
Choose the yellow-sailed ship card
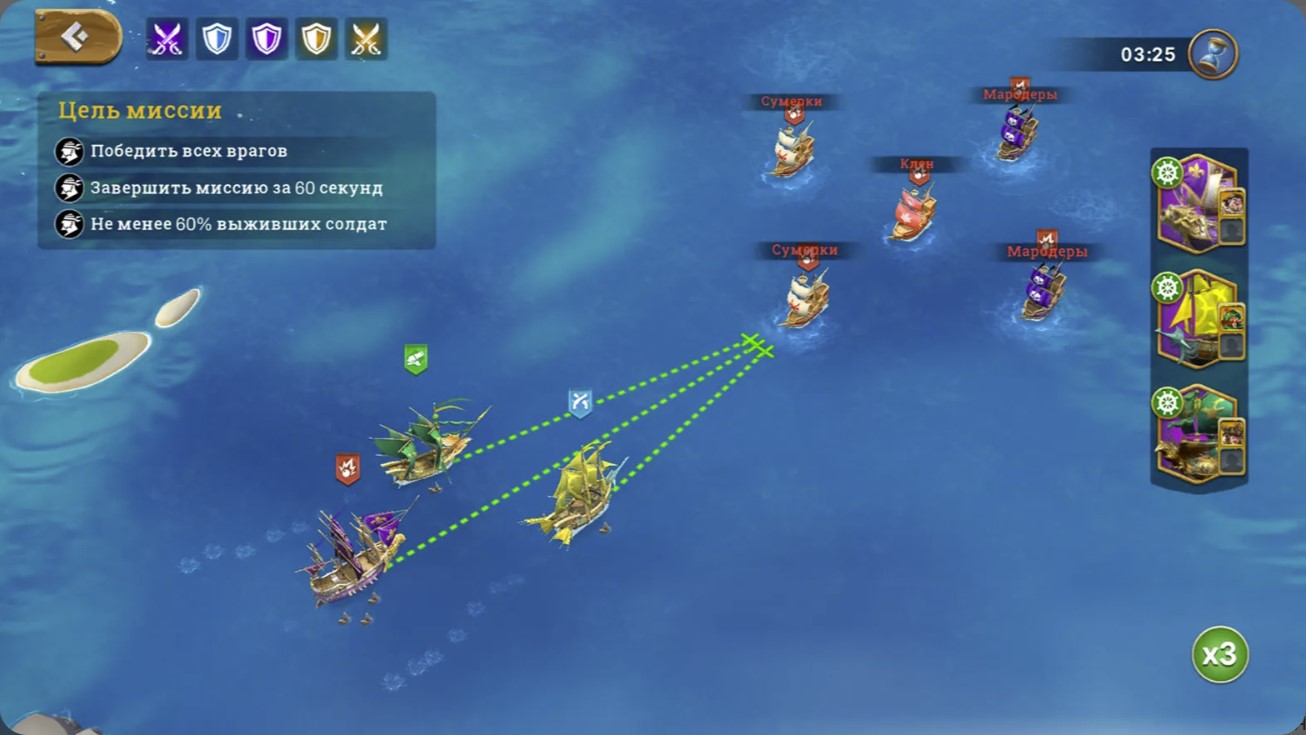1196,319
